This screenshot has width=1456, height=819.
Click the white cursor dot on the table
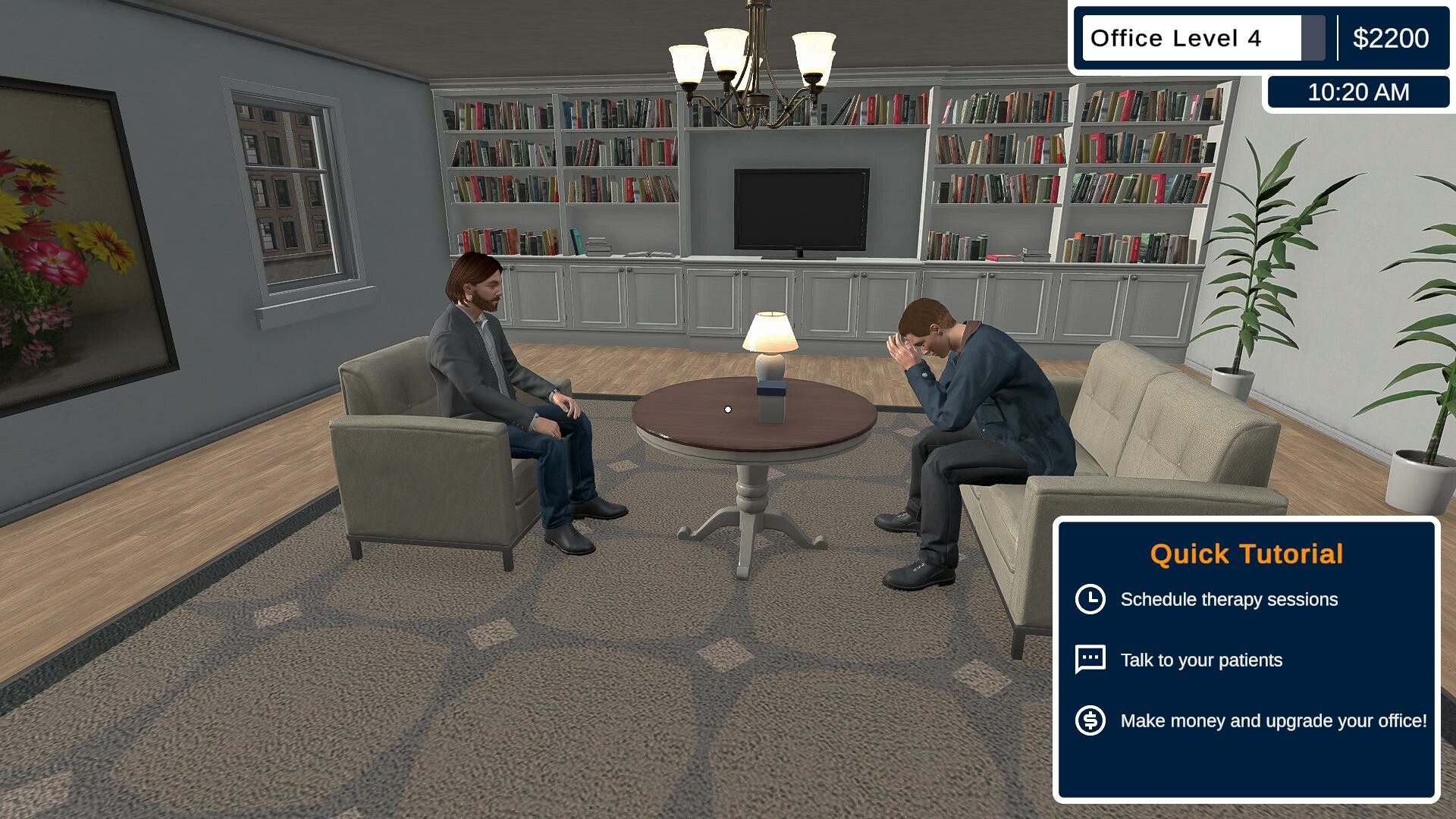tap(727, 409)
